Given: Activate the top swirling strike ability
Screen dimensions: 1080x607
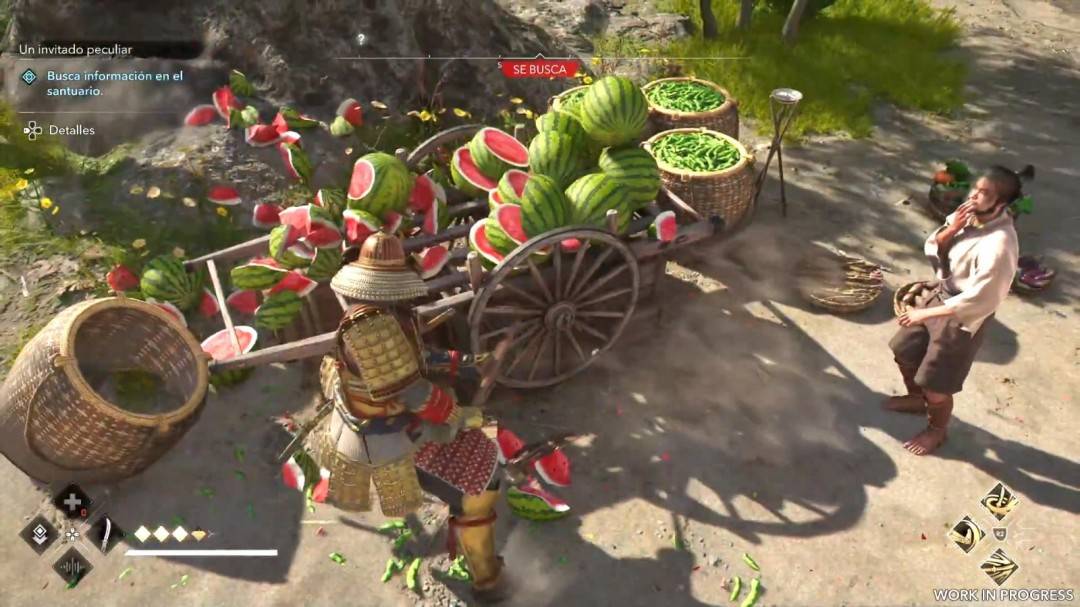Looking at the screenshot, I should [999, 501].
